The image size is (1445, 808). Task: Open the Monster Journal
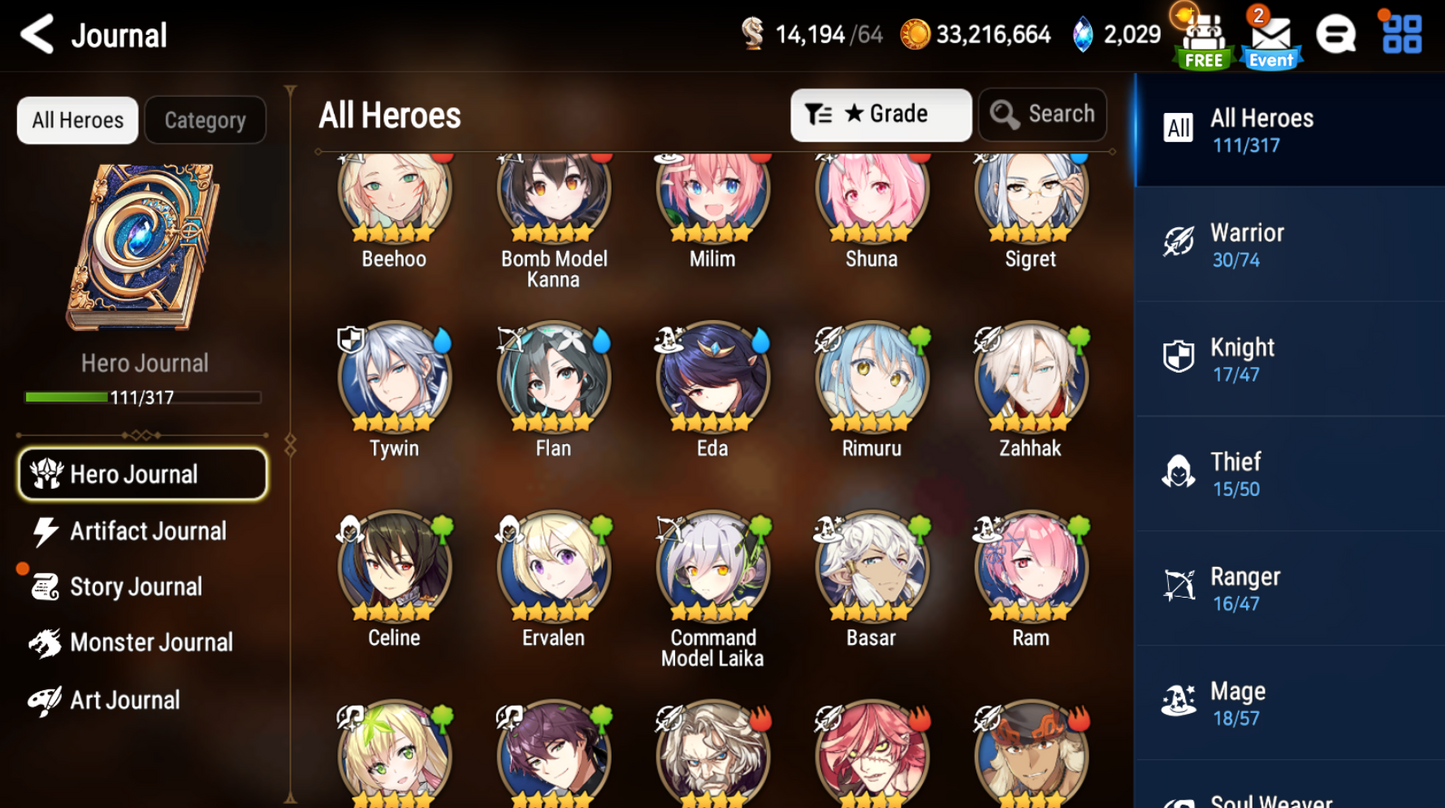[151, 642]
